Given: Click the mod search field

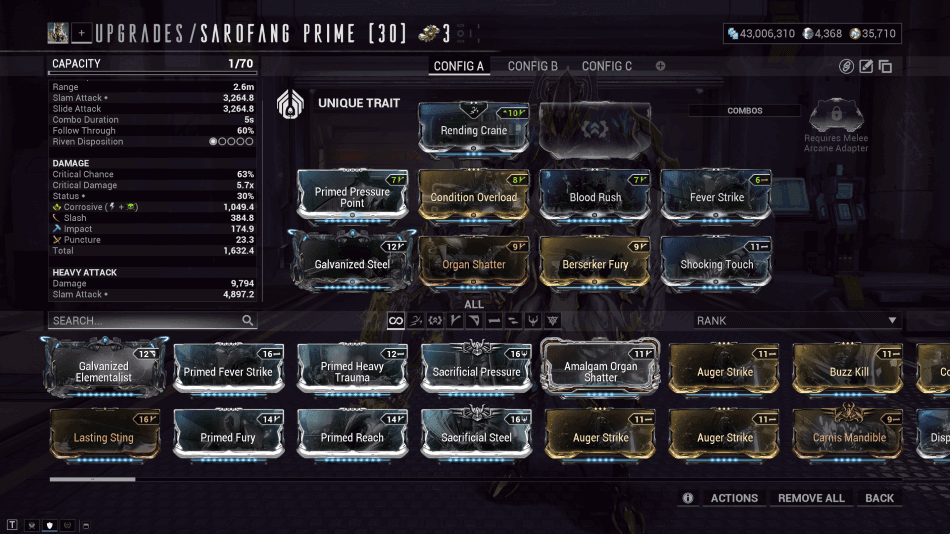Looking at the screenshot, I should pyautogui.click(x=145, y=321).
